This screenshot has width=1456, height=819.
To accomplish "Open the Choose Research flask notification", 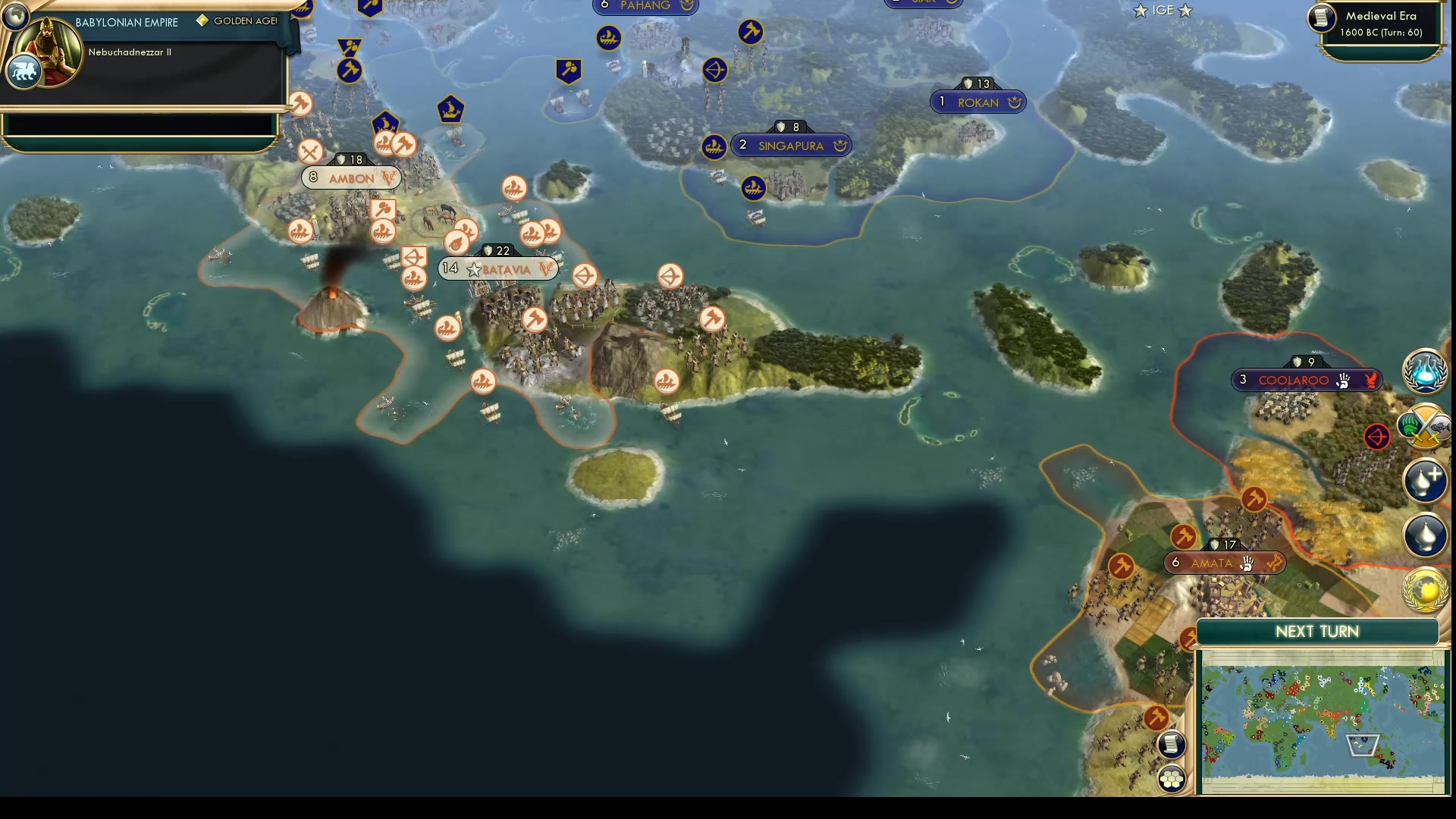I will (x=1425, y=372).
